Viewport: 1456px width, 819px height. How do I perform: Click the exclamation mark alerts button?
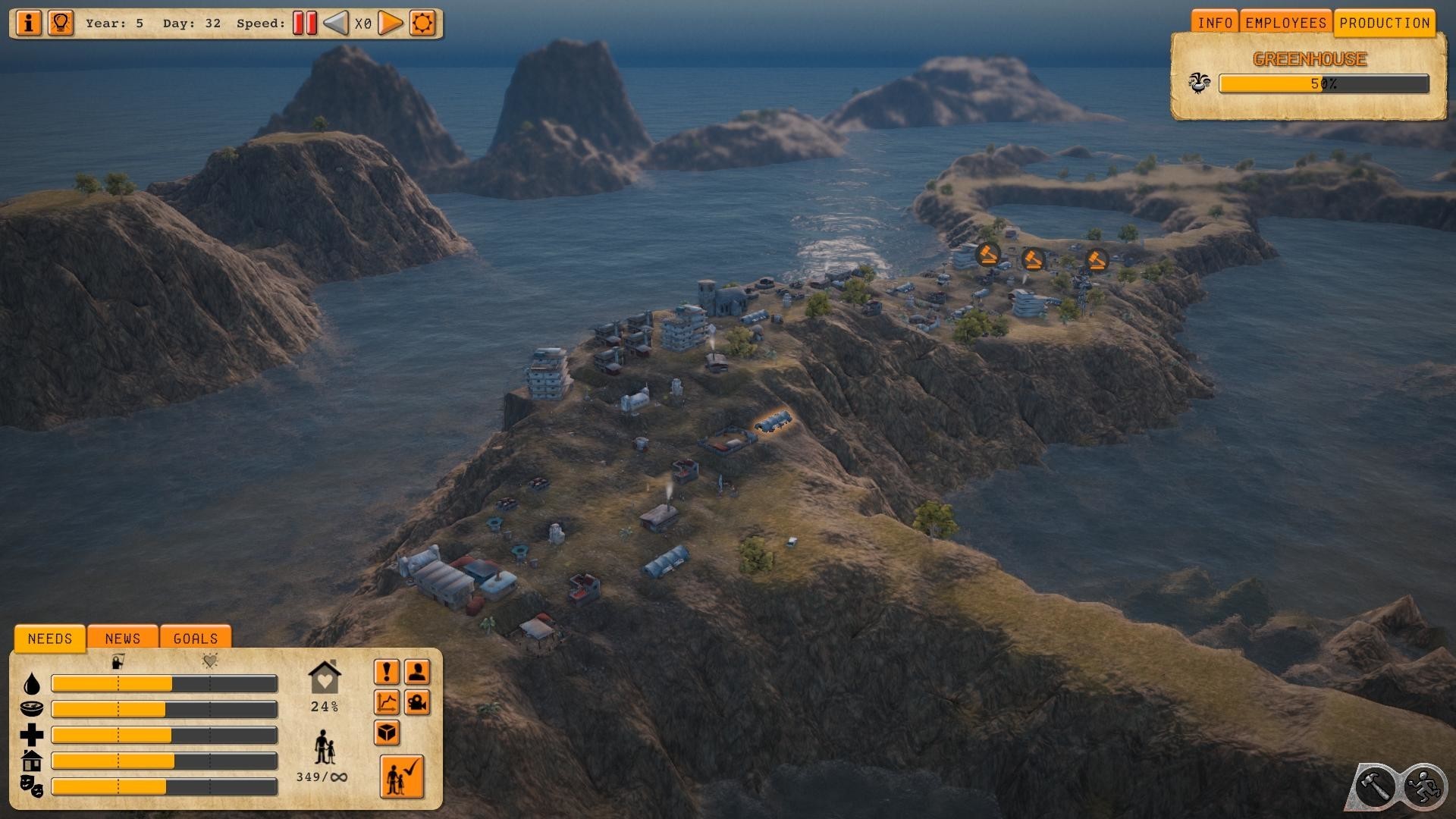[387, 672]
